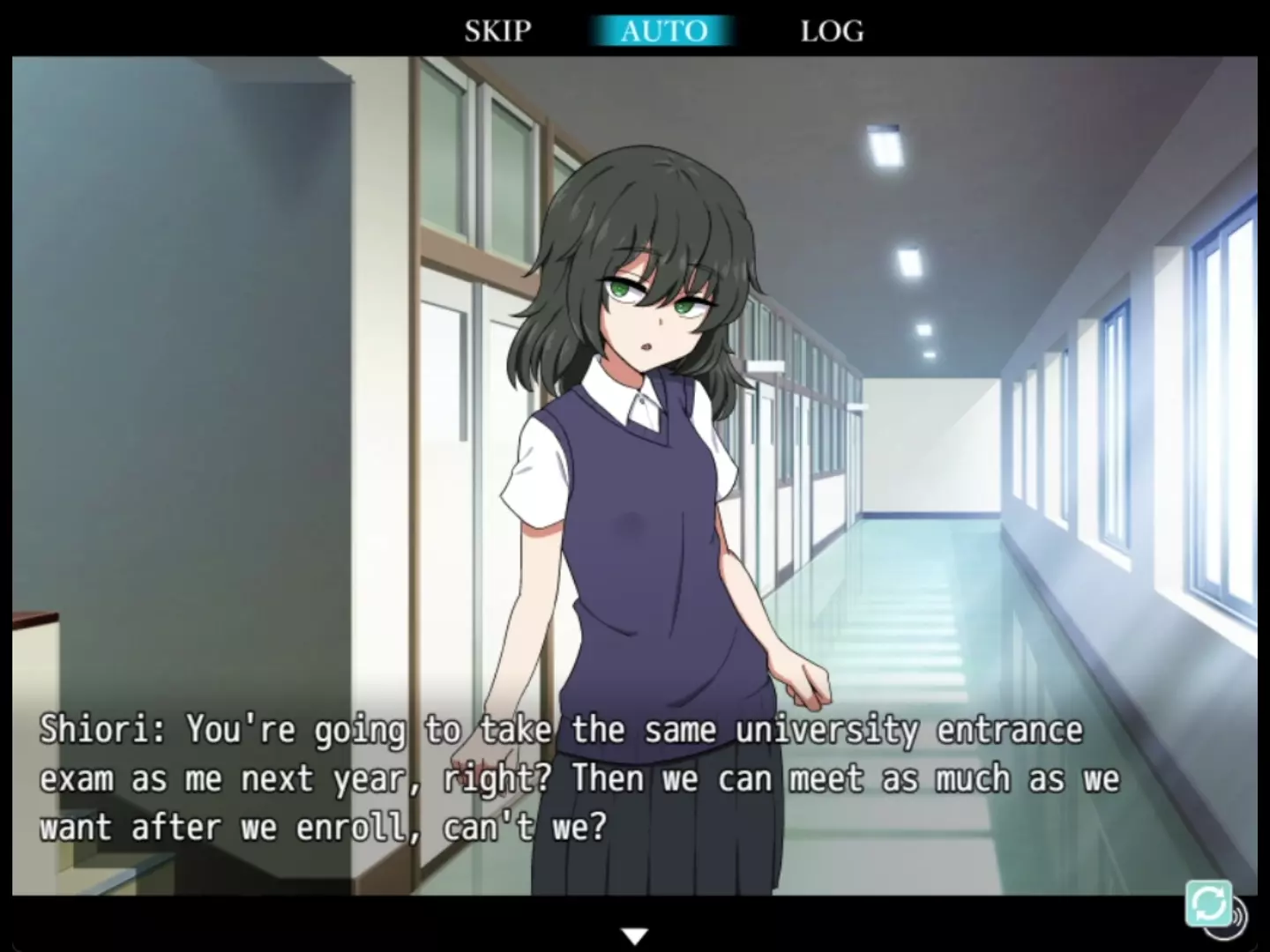Screen dimensions: 1270x952
Task: Click the teal rotate arrows icon
Action: (1208, 903)
